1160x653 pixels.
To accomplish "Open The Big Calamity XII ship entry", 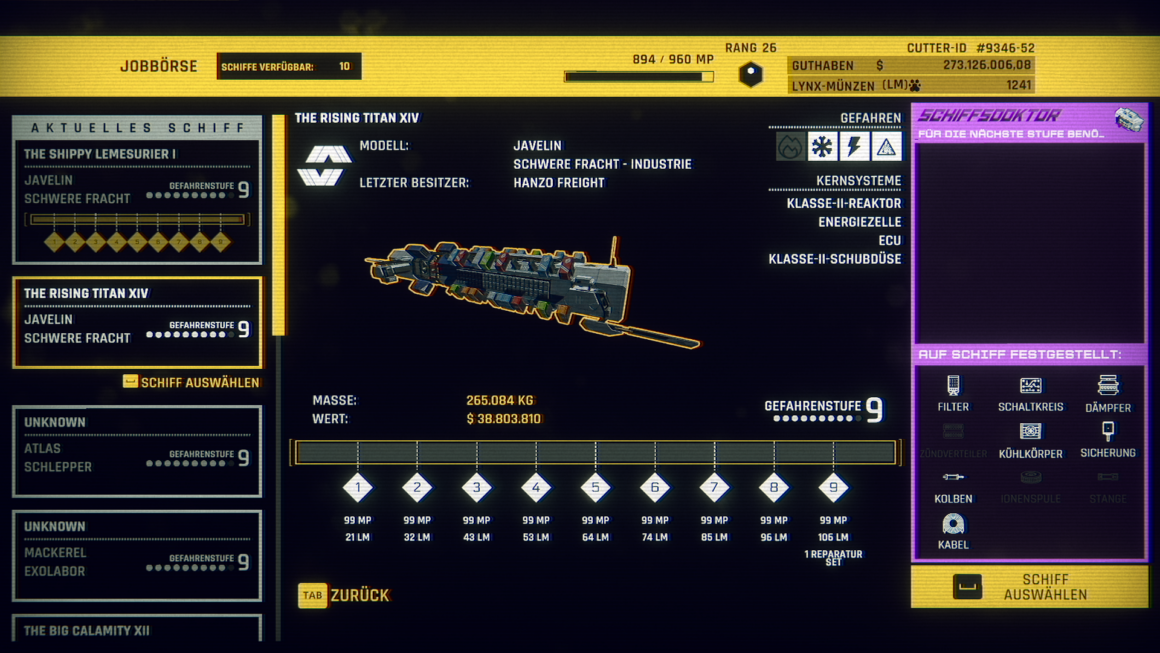I will [x=137, y=630].
